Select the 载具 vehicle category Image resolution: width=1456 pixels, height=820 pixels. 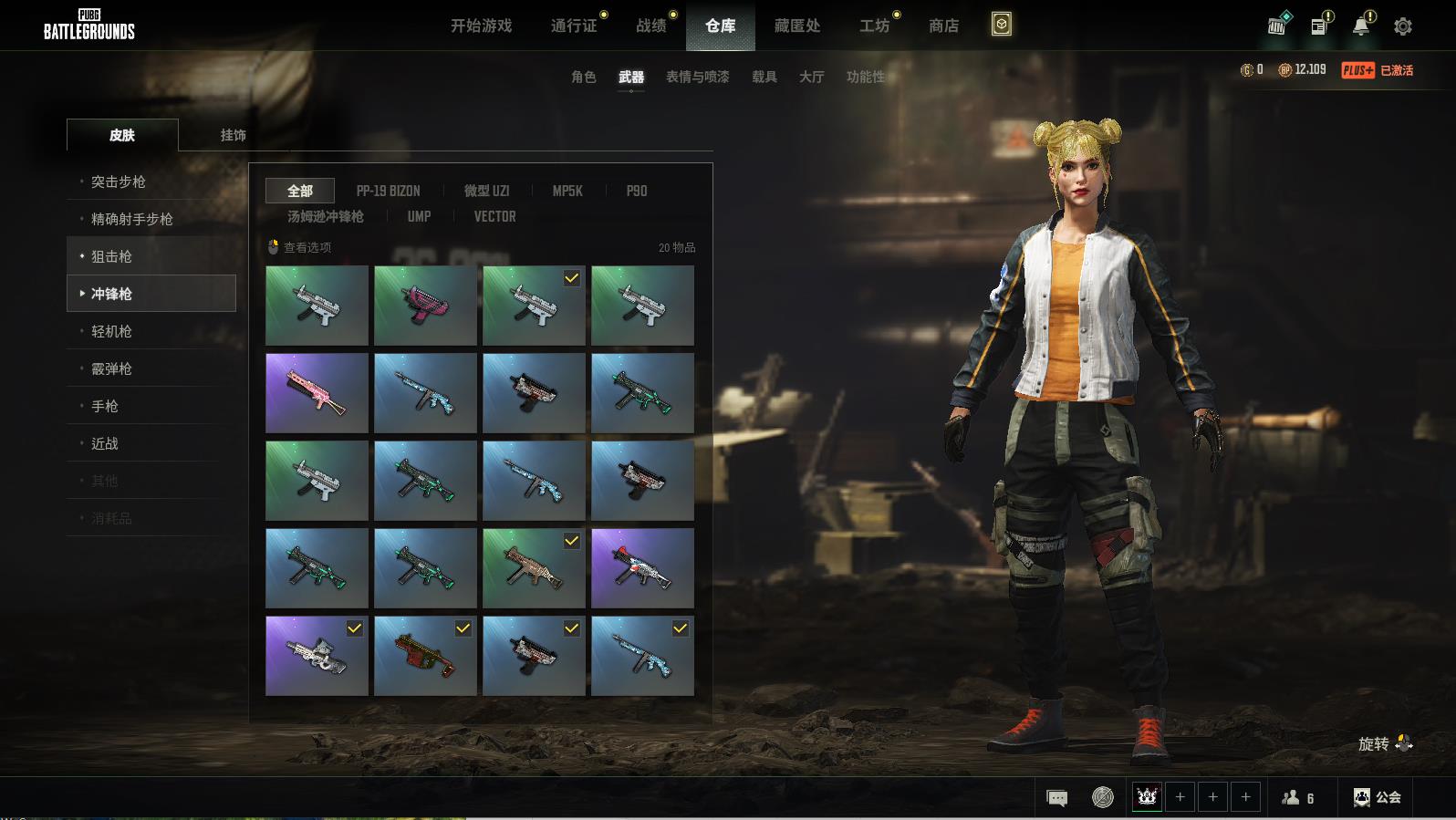tap(764, 78)
